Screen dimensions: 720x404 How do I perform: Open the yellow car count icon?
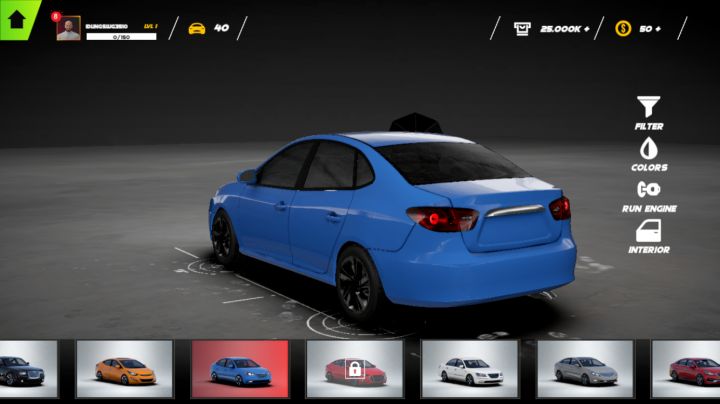197,28
